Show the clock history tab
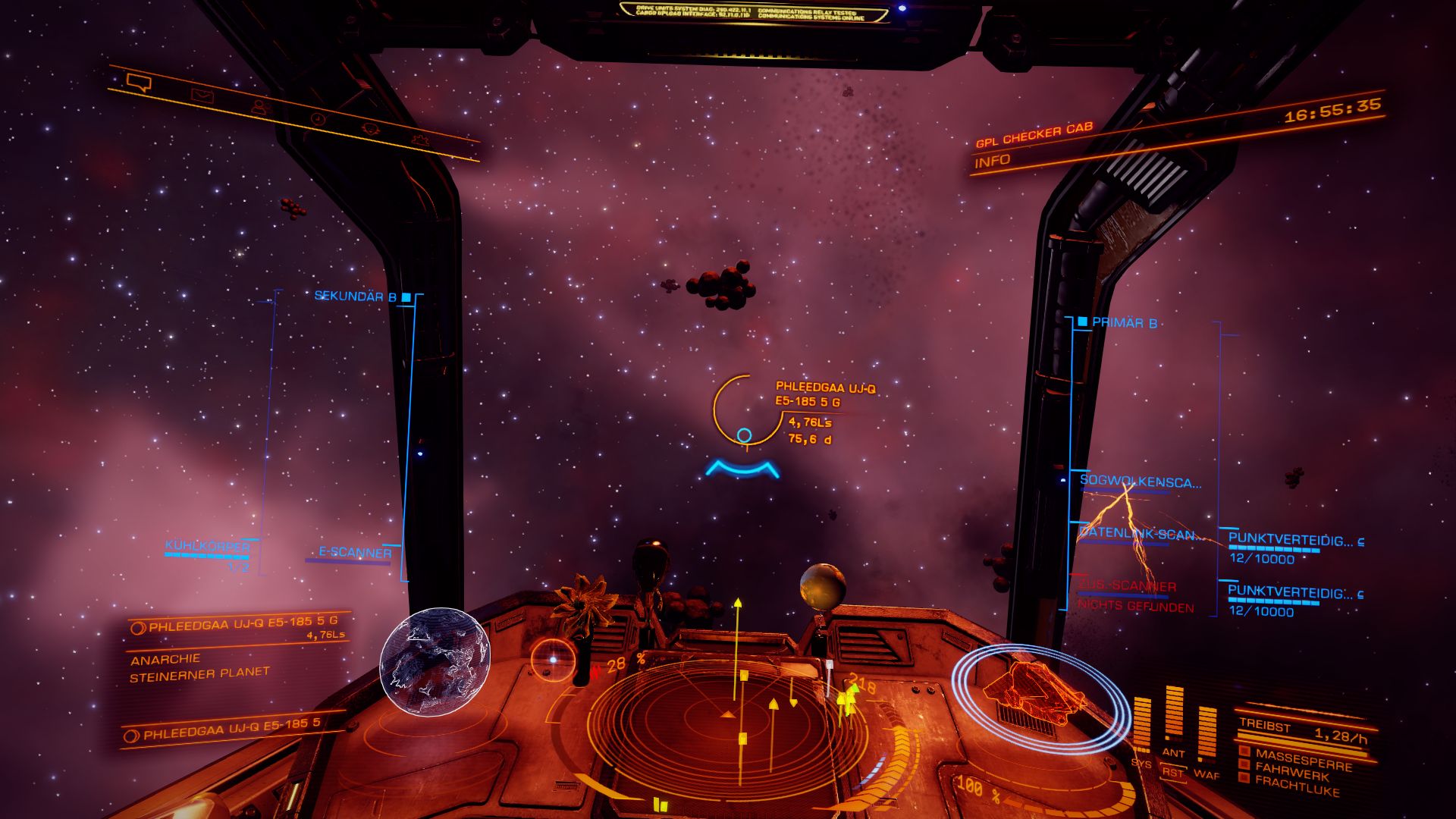The width and height of the screenshot is (1456, 819). click(318, 119)
